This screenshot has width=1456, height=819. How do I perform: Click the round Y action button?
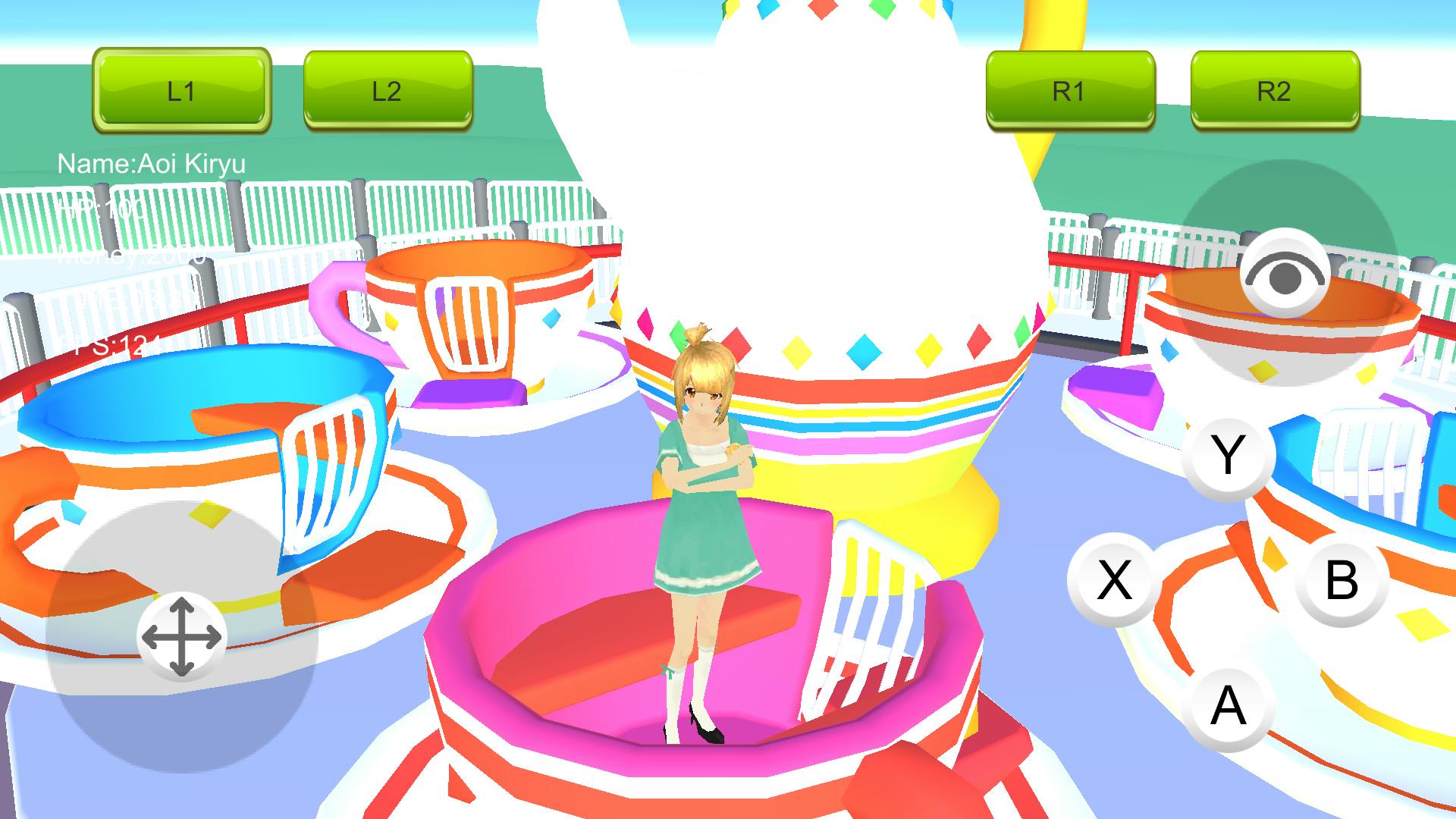tap(1228, 457)
